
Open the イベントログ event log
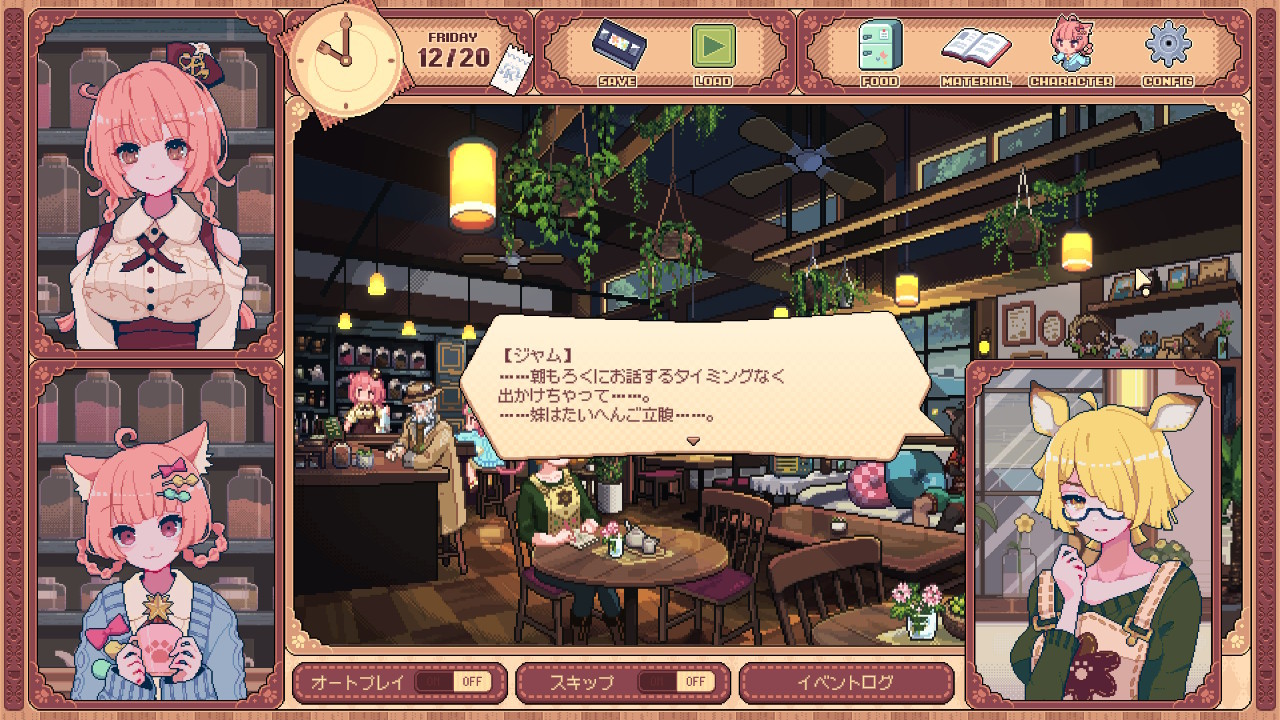point(846,682)
